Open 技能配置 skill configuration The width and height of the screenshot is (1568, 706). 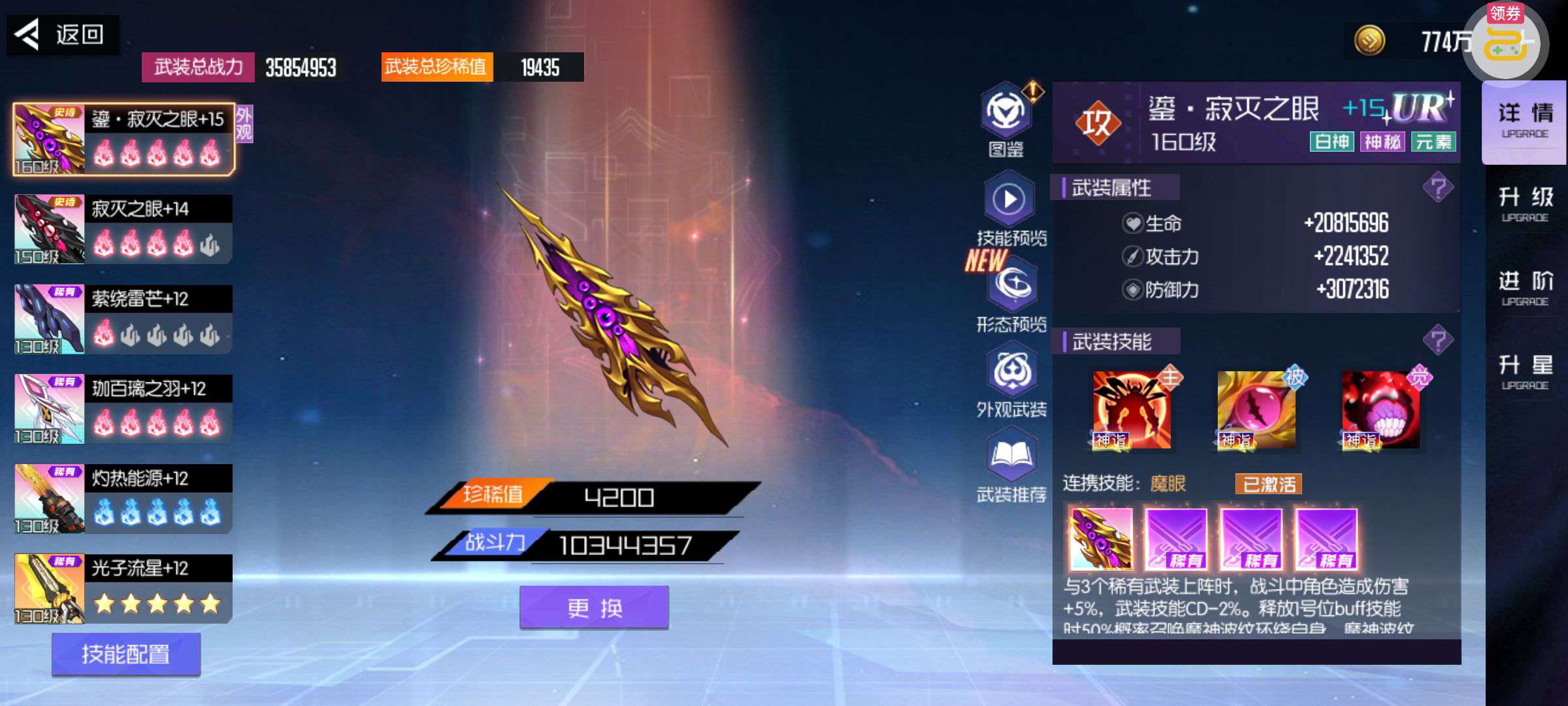pyautogui.click(x=125, y=654)
